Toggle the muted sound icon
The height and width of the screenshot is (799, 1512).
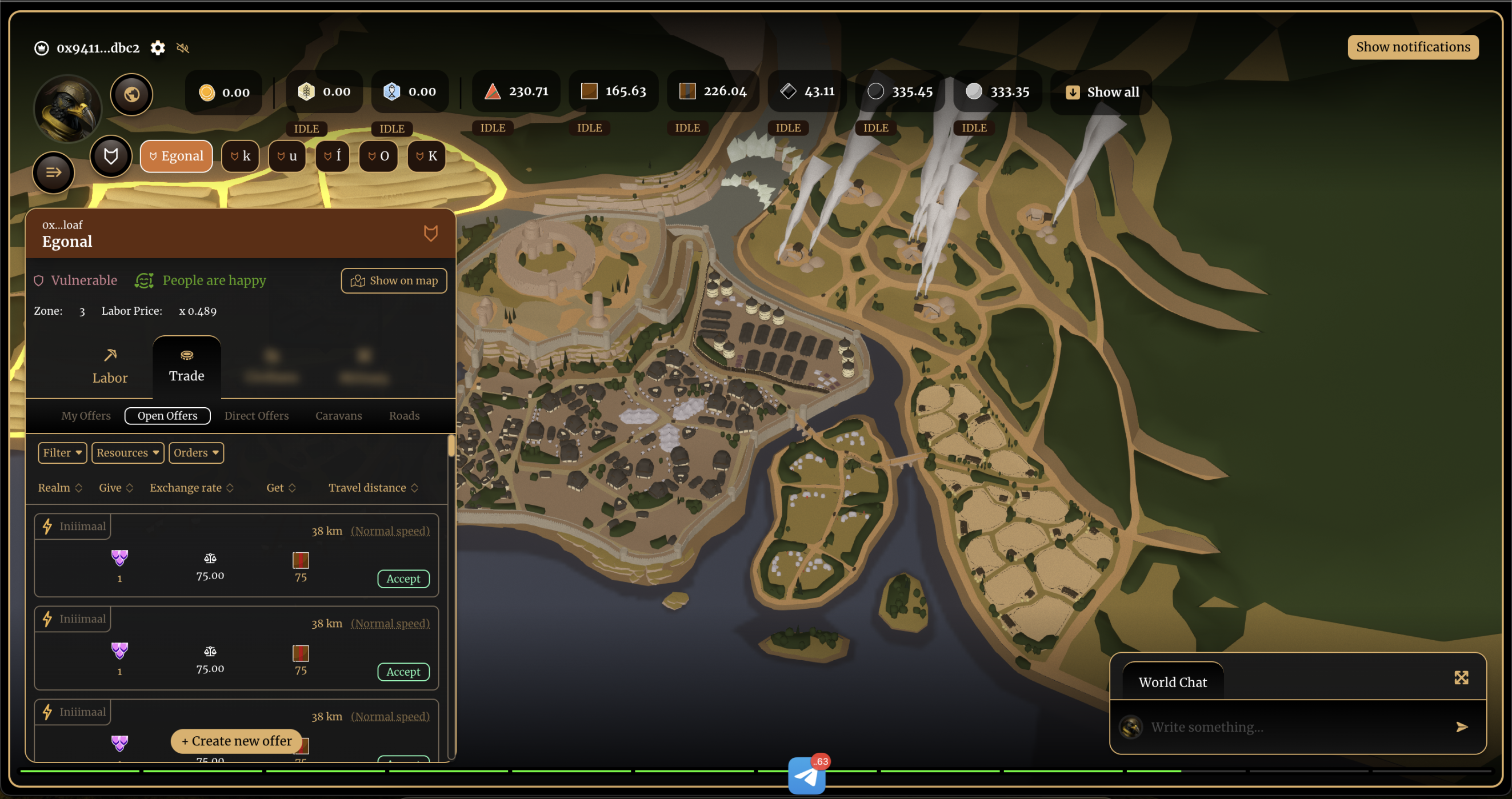click(x=182, y=48)
